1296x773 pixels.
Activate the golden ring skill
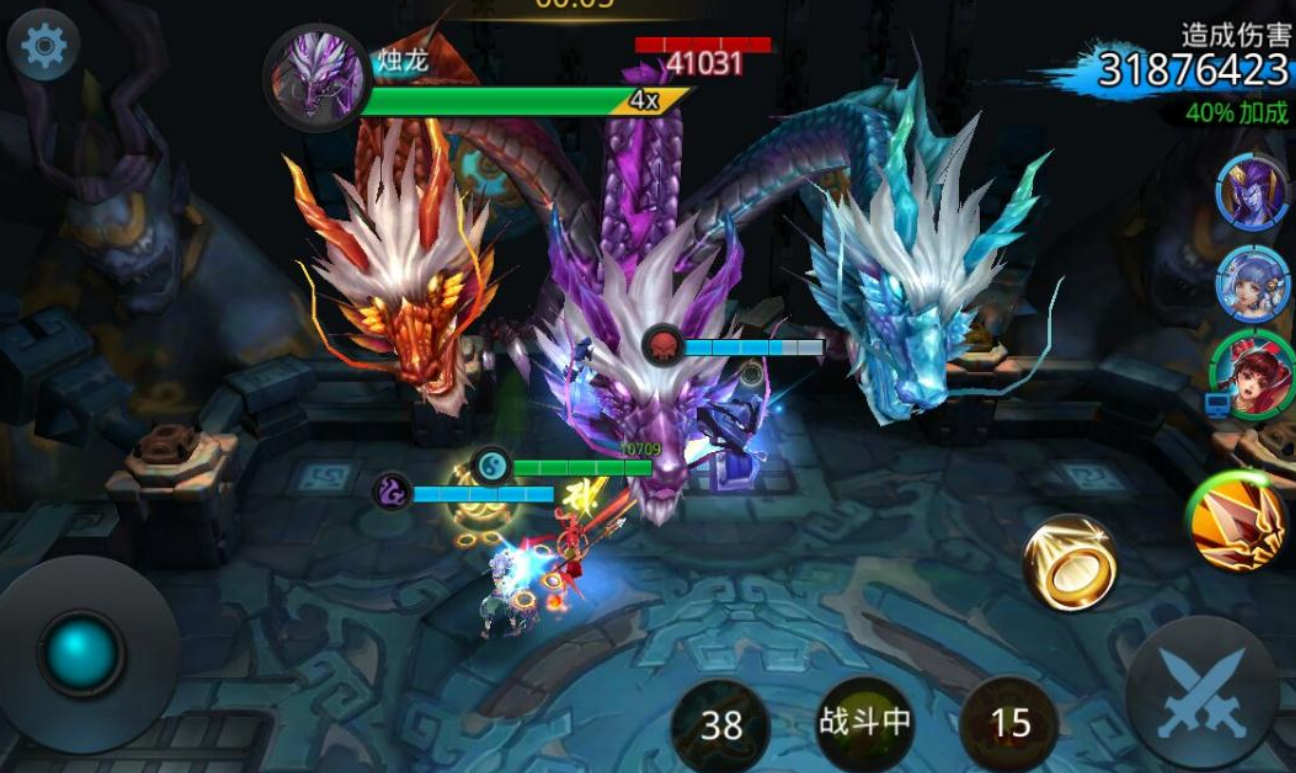pos(1070,562)
